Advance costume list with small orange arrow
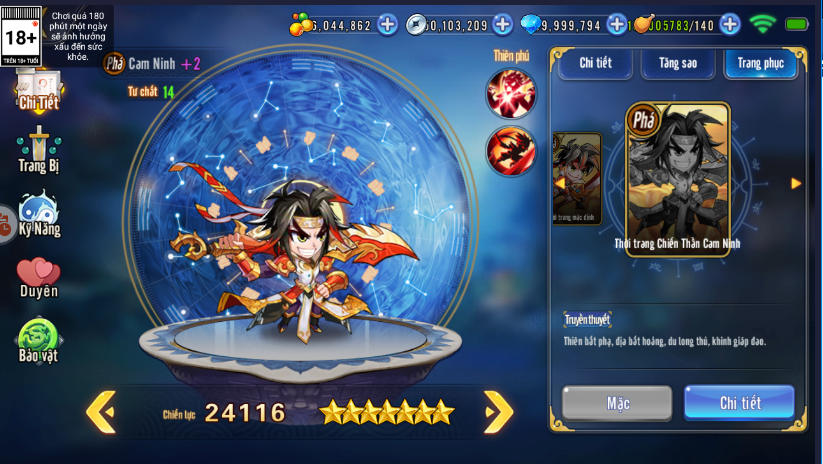Viewport: 823px width, 464px height. coord(796,183)
